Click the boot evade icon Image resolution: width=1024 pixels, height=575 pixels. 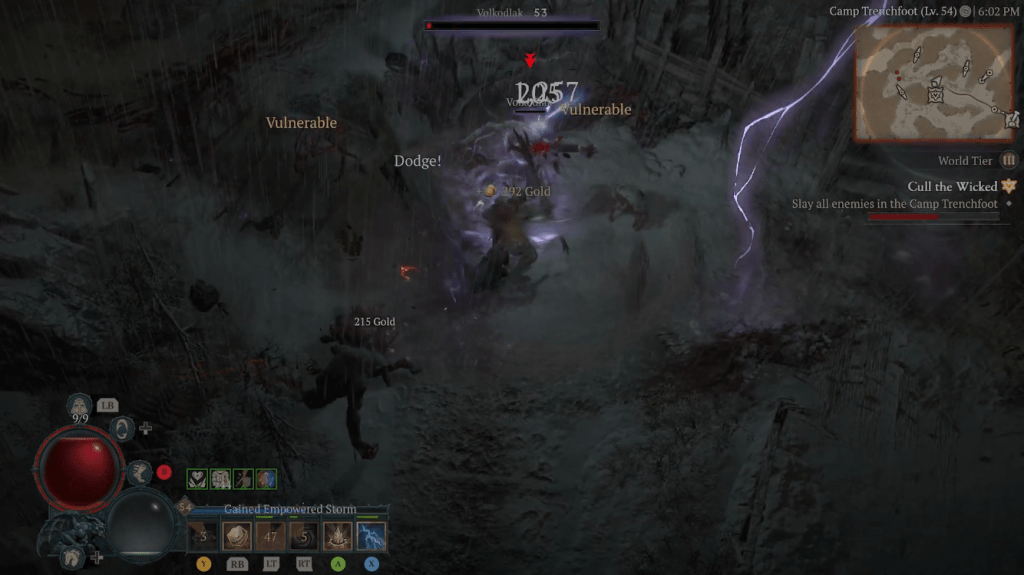click(x=140, y=471)
